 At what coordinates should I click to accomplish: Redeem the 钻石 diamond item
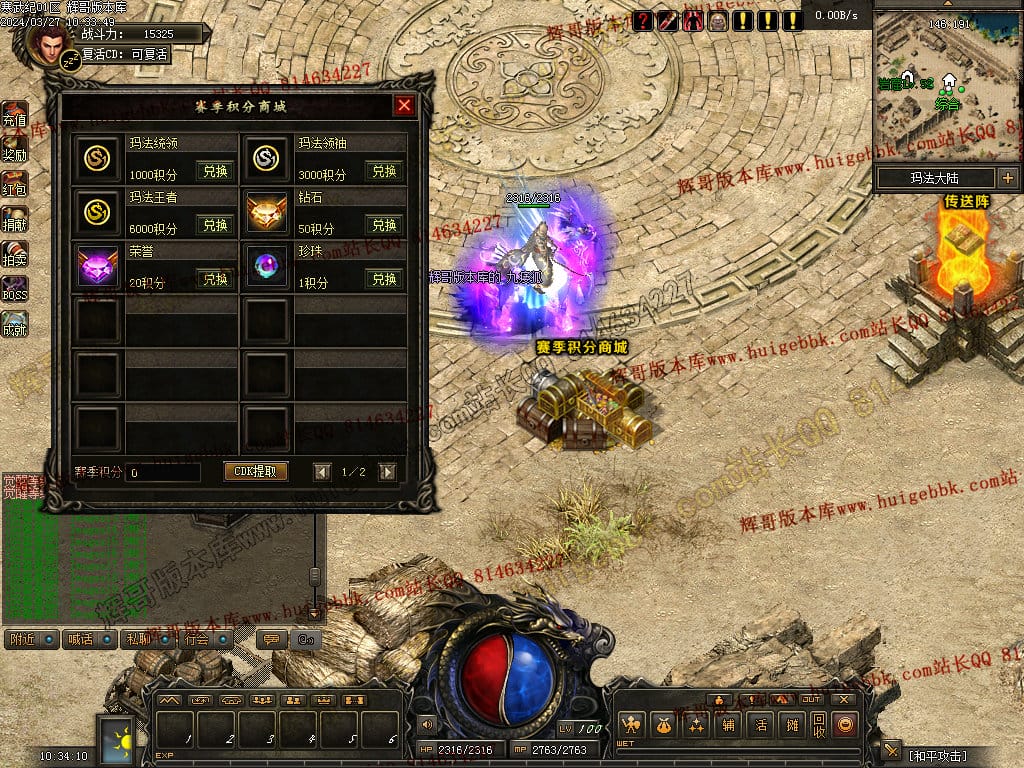pyautogui.click(x=385, y=225)
